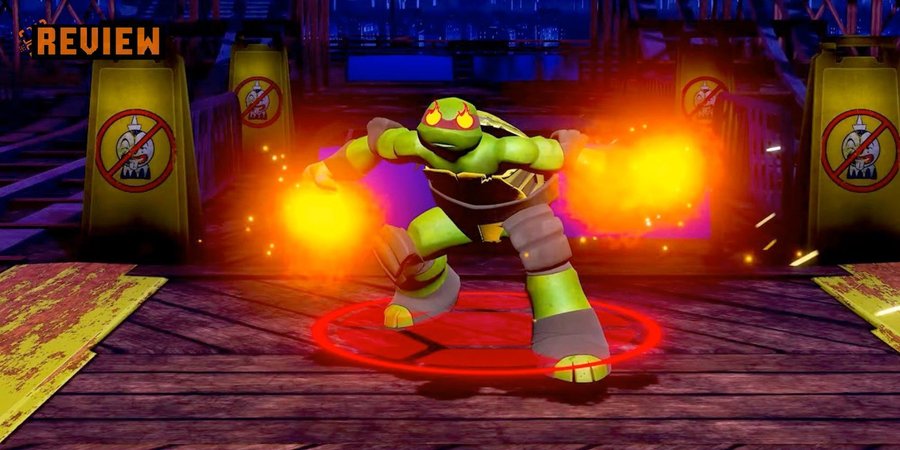Image resolution: width=900 pixels, height=450 pixels.
Task: Click the REVIEW label badge
Action: click(90, 41)
